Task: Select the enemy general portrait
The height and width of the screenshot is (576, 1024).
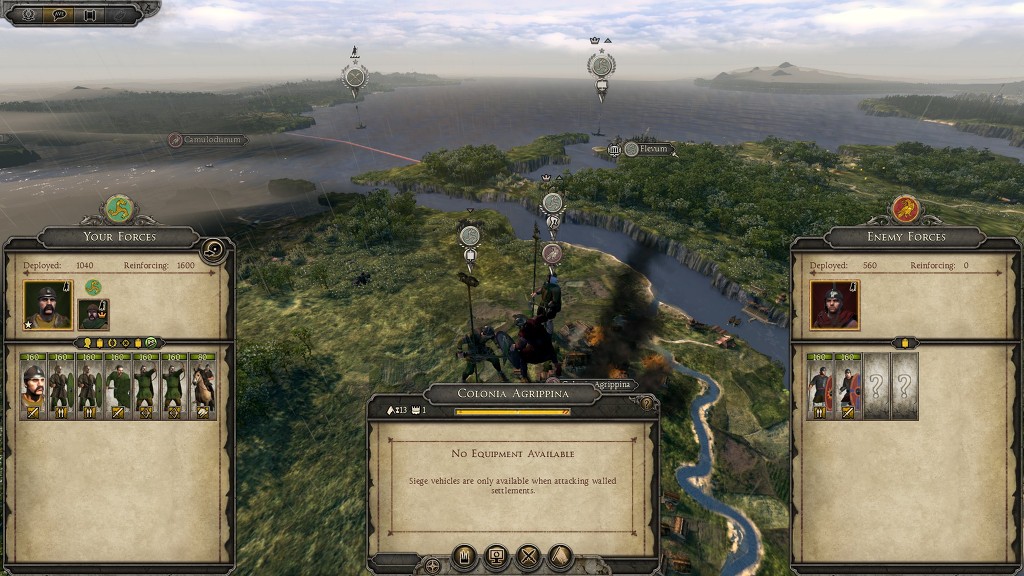Action: (834, 305)
